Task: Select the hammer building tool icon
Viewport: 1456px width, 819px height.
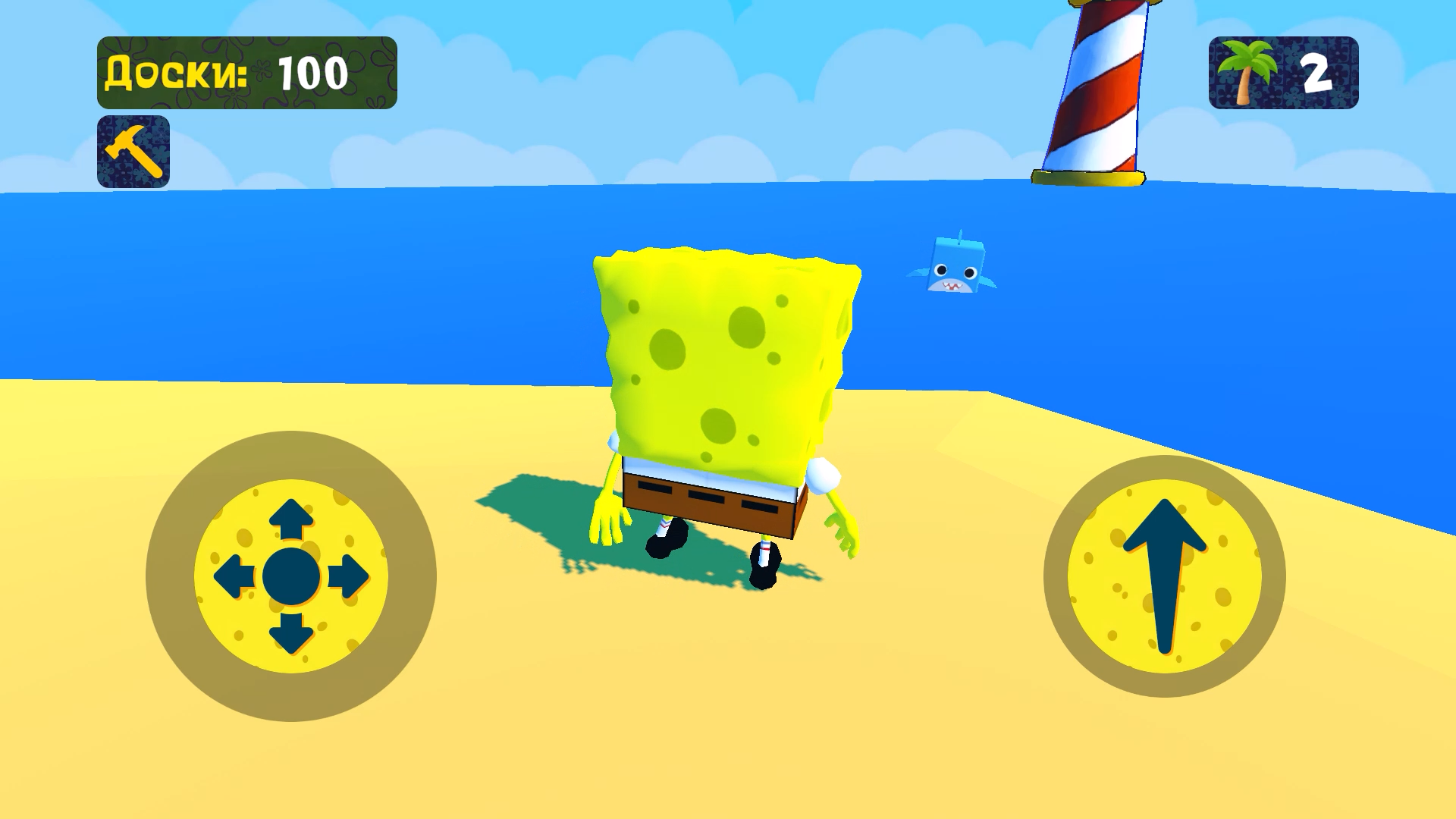Action: (133, 150)
